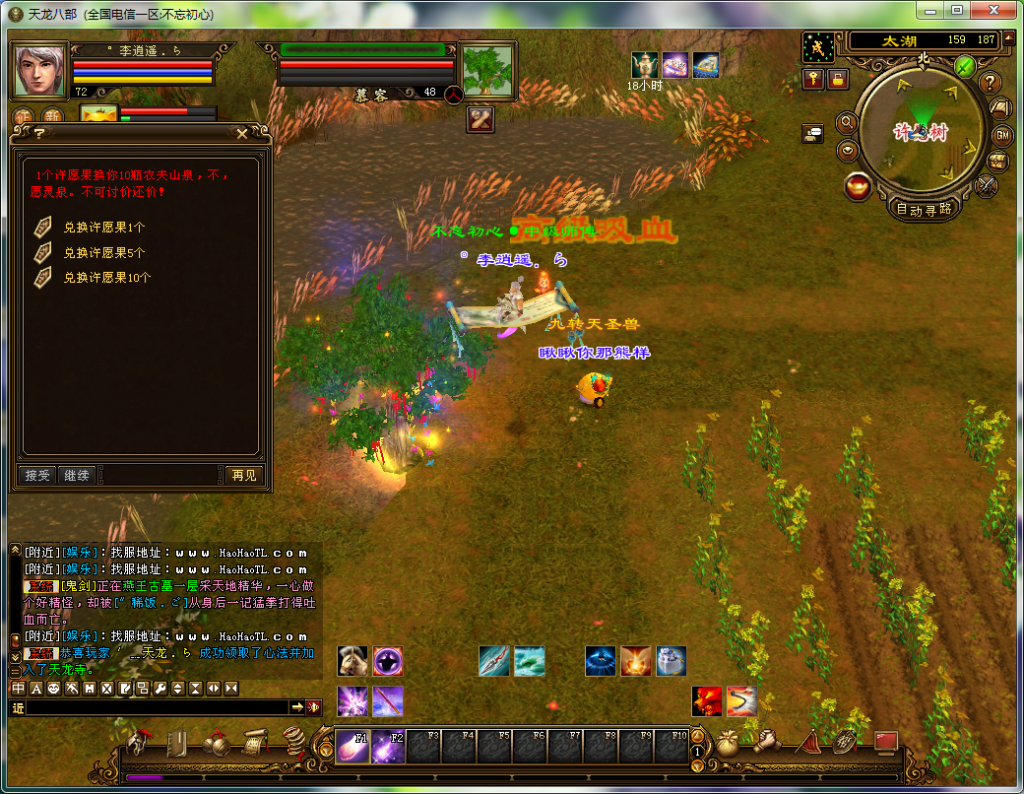Viewport: 1024px width, 794px height.
Task: Close the NPC dialogue window
Action: coord(242,133)
